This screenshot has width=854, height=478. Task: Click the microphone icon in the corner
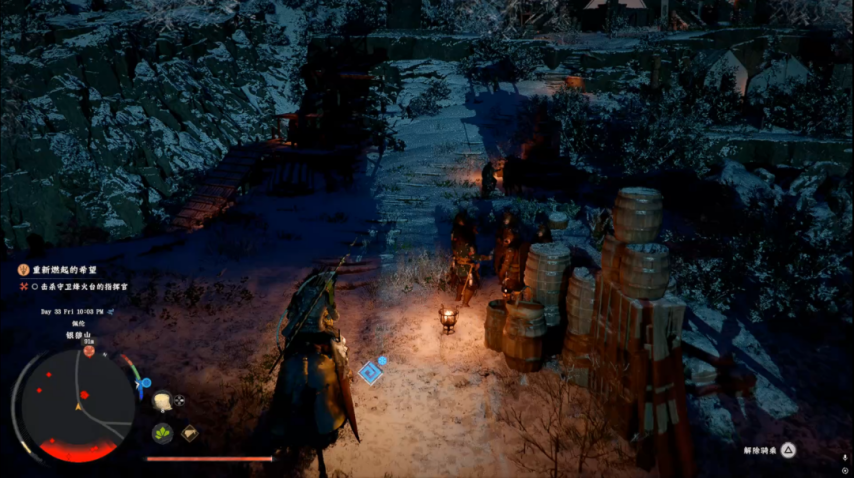point(845,456)
